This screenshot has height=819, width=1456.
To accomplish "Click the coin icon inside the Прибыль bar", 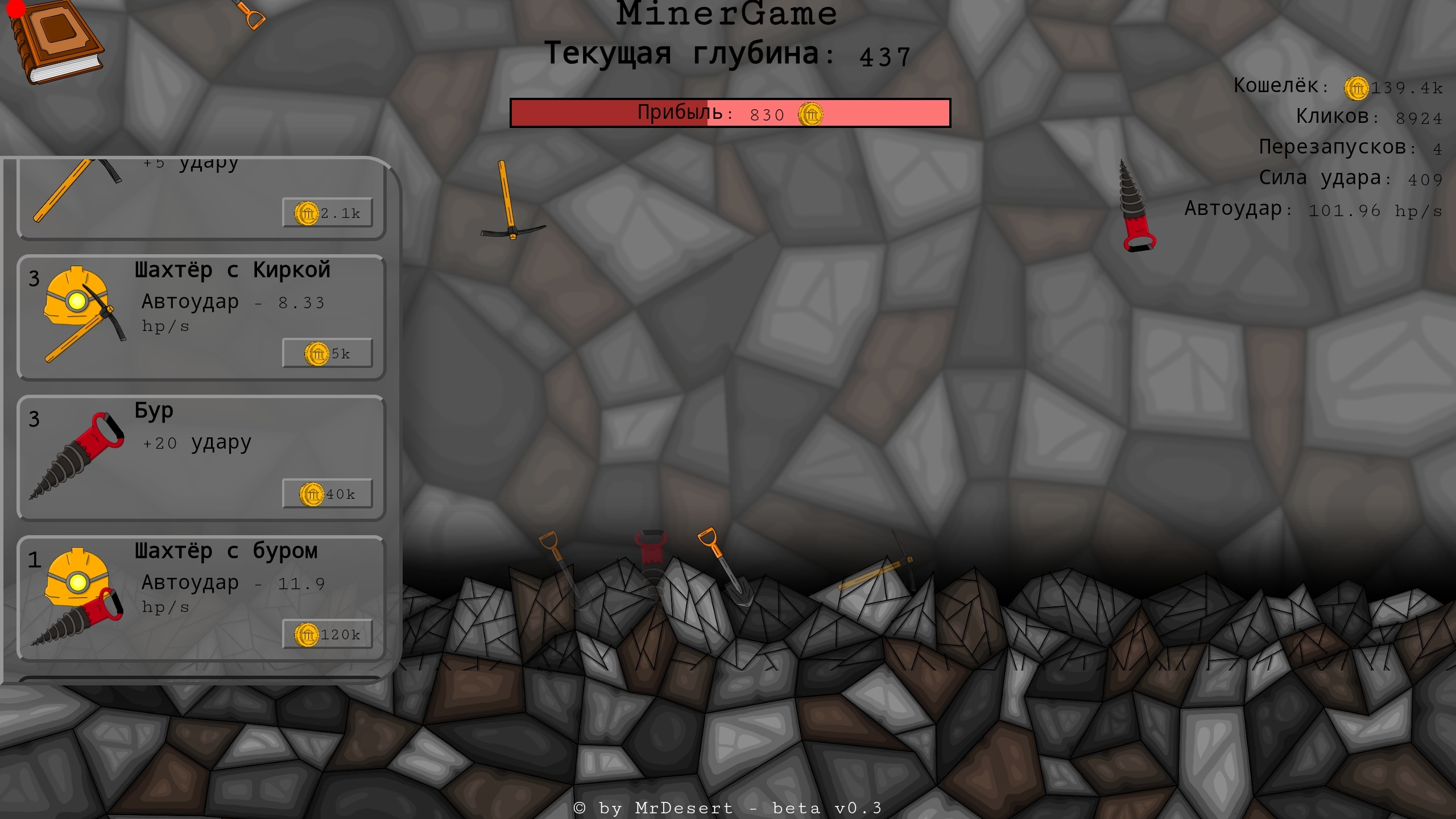I will tap(810, 114).
